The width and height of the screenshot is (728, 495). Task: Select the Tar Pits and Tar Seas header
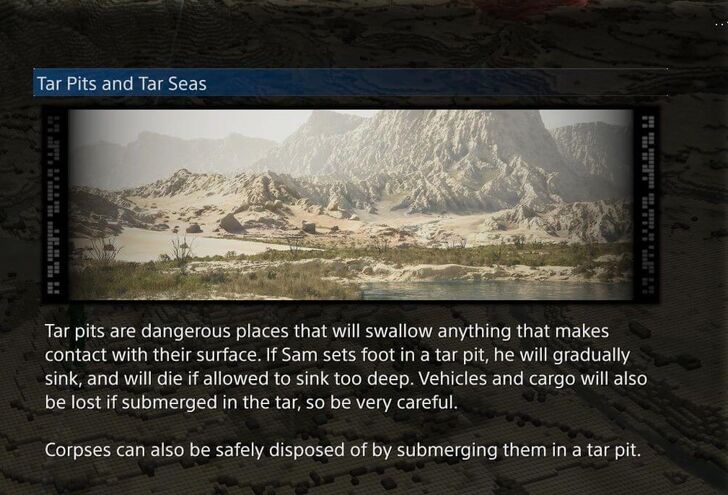121,83
